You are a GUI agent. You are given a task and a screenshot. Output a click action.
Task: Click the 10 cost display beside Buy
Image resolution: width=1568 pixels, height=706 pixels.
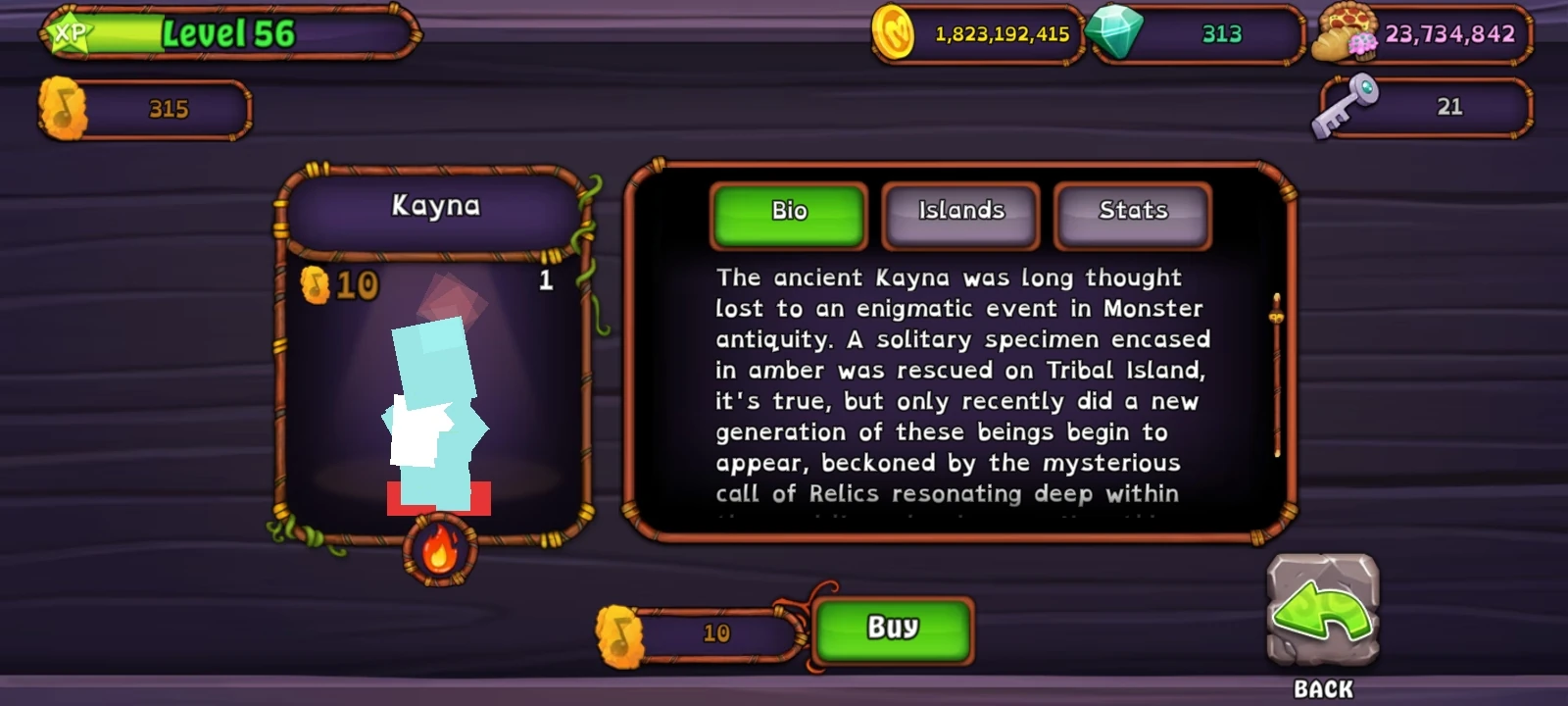click(x=715, y=632)
